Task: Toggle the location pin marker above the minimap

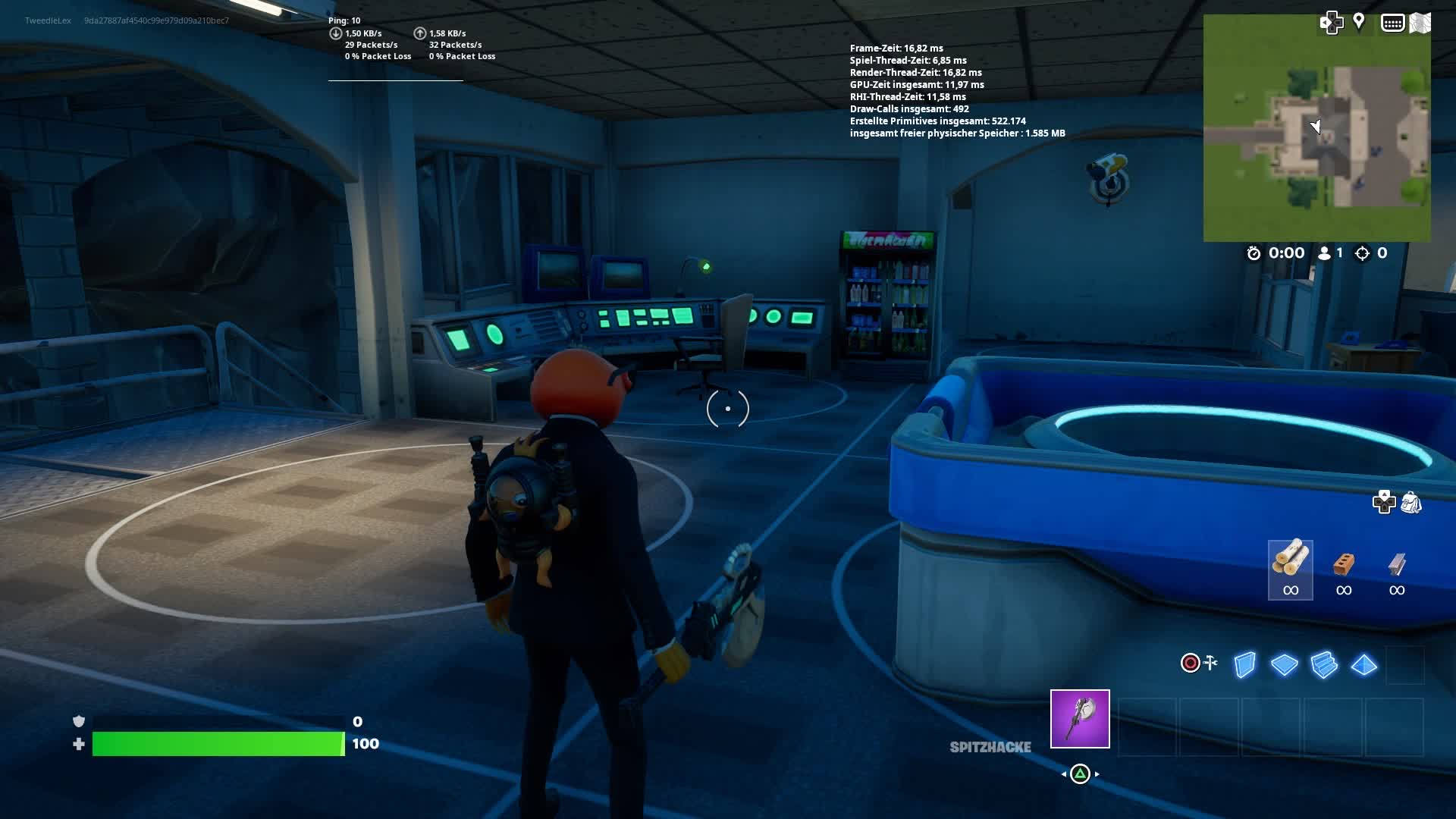Action: (x=1359, y=21)
